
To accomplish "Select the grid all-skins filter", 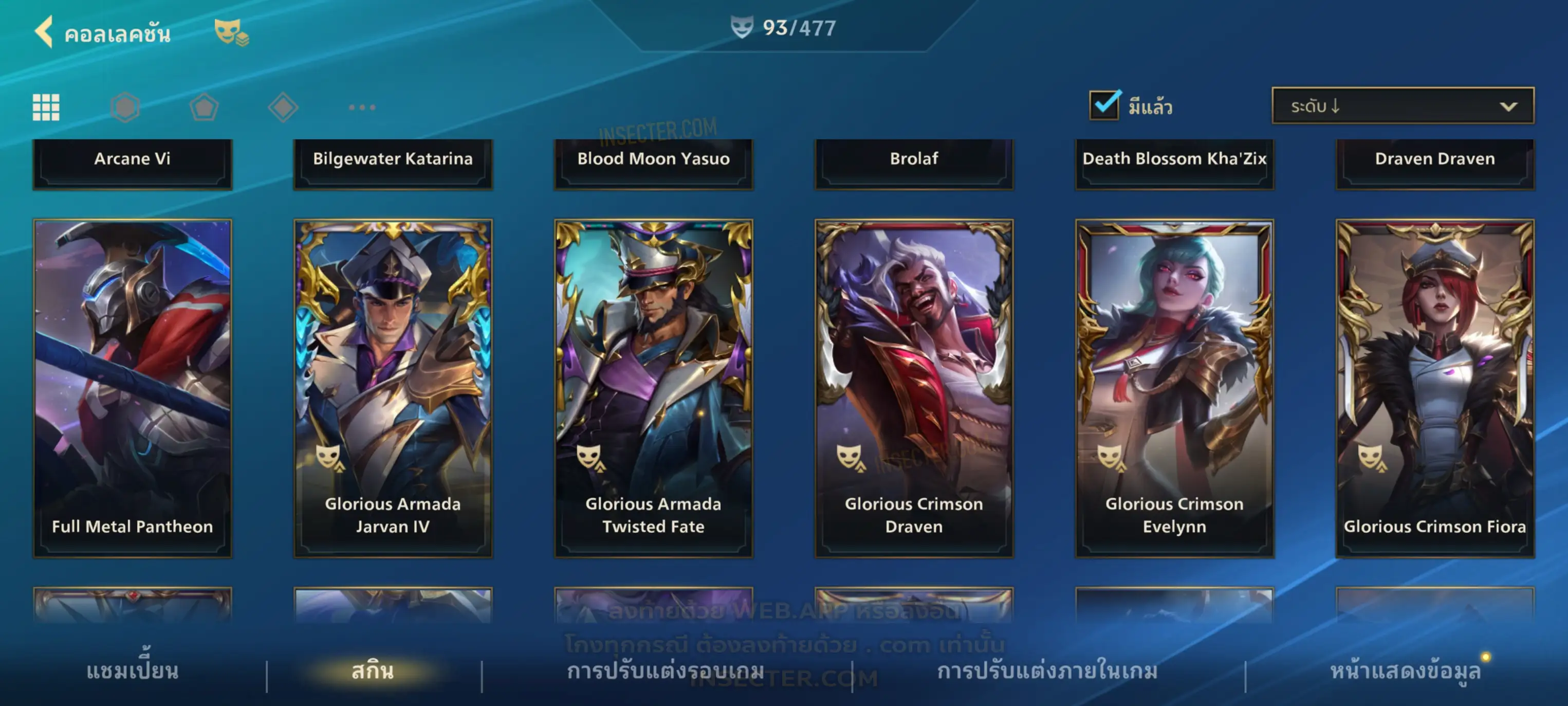I will (x=46, y=107).
